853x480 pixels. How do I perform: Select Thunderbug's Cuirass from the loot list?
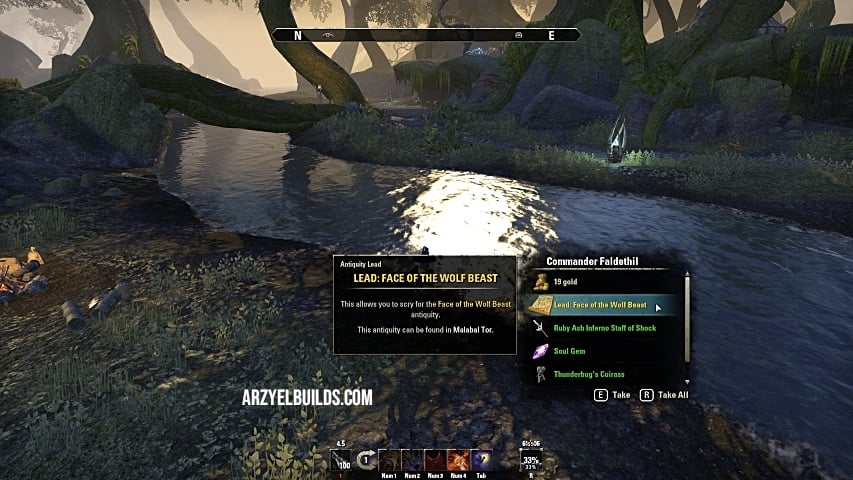click(x=590, y=374)
